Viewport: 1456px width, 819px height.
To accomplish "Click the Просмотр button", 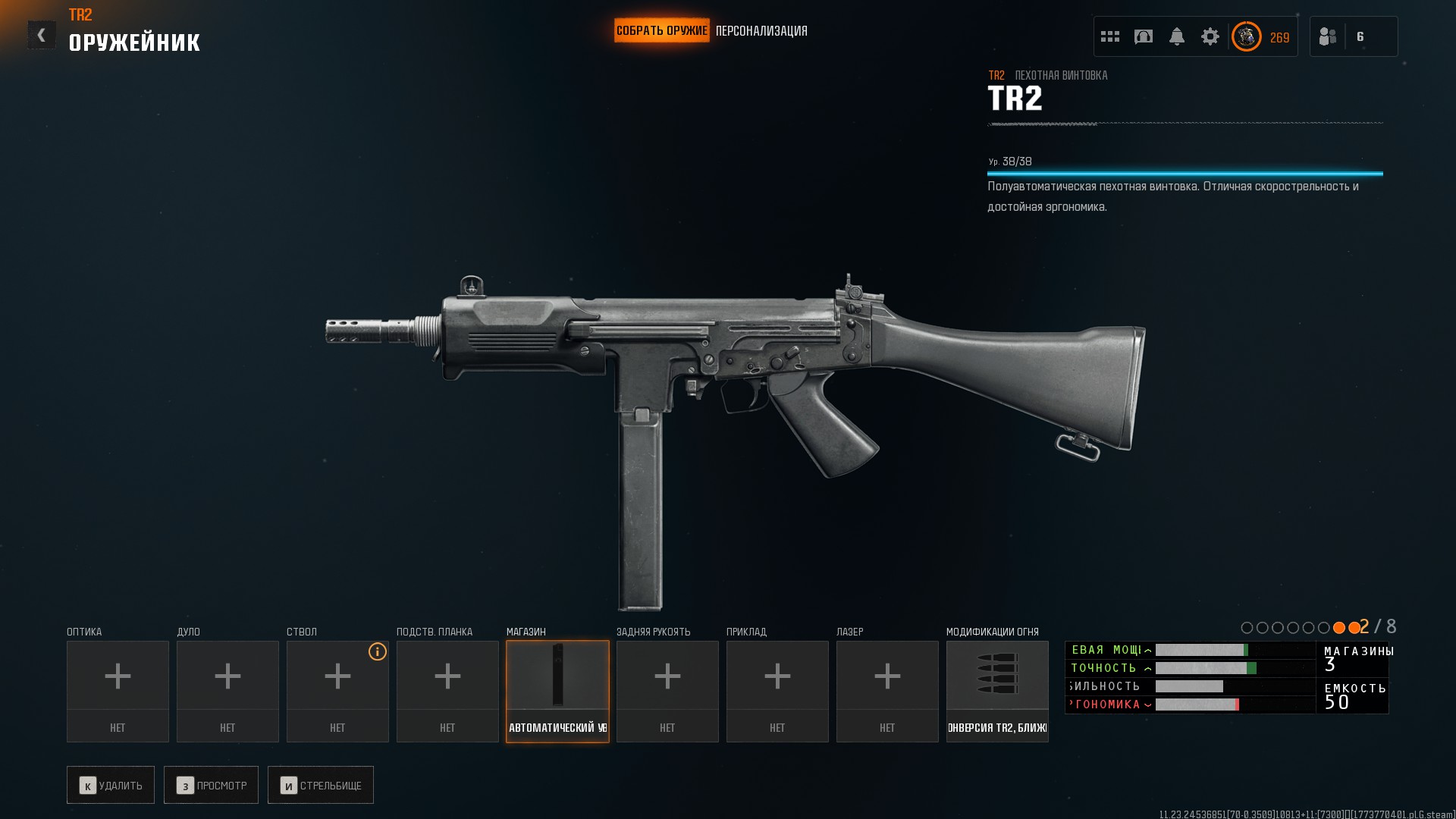I will point(212,785).
